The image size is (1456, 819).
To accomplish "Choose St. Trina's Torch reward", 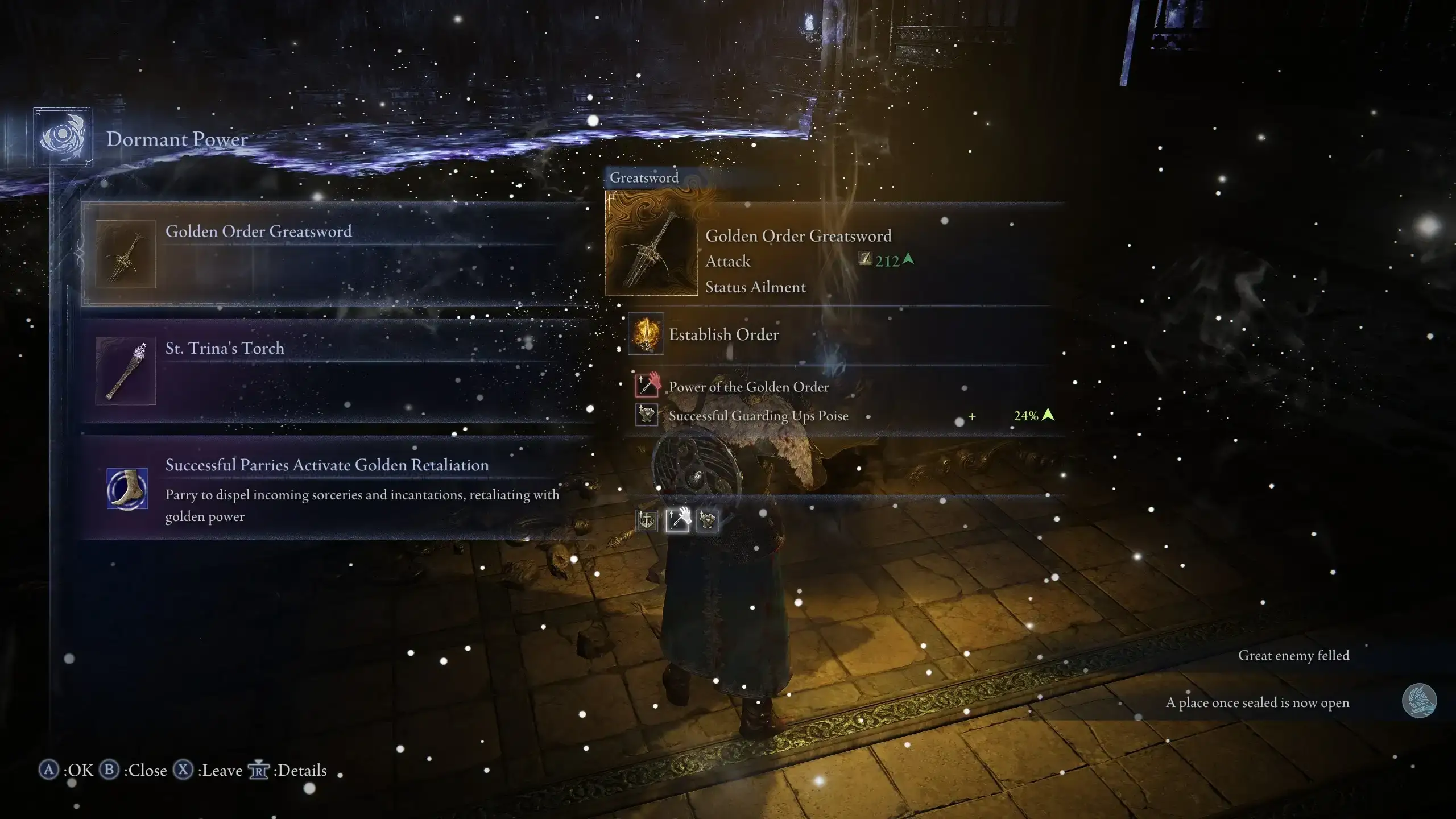I will click(336, 370).
